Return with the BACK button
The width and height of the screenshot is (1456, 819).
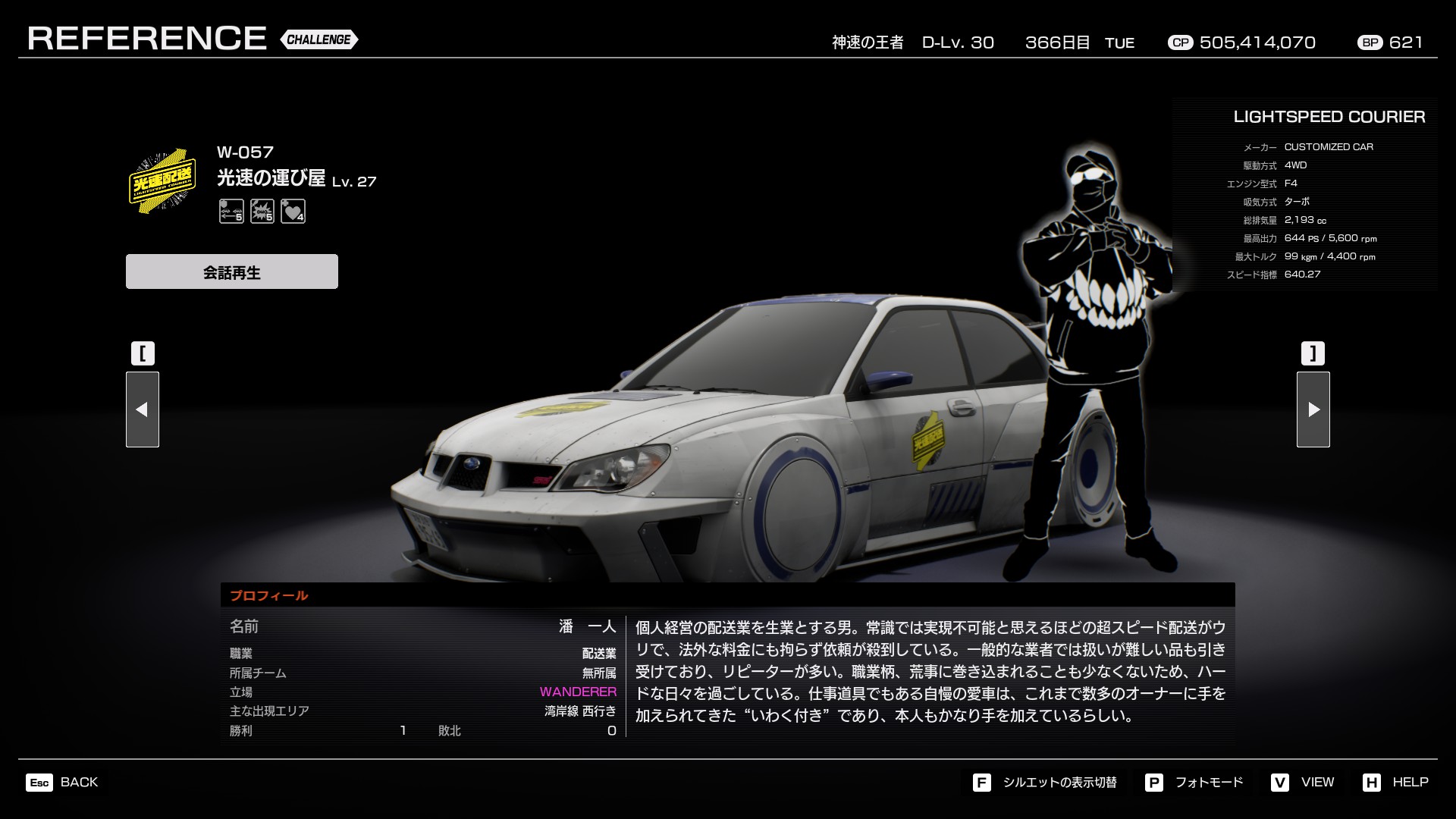(62, 782)
